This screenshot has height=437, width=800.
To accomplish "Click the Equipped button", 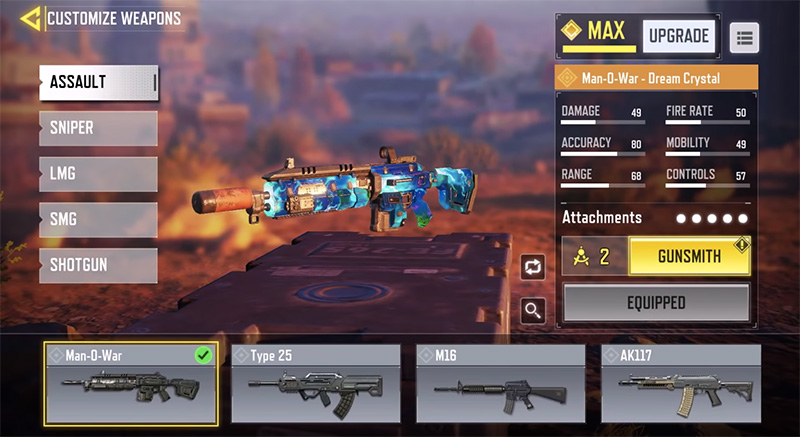I will click(656, 302).
